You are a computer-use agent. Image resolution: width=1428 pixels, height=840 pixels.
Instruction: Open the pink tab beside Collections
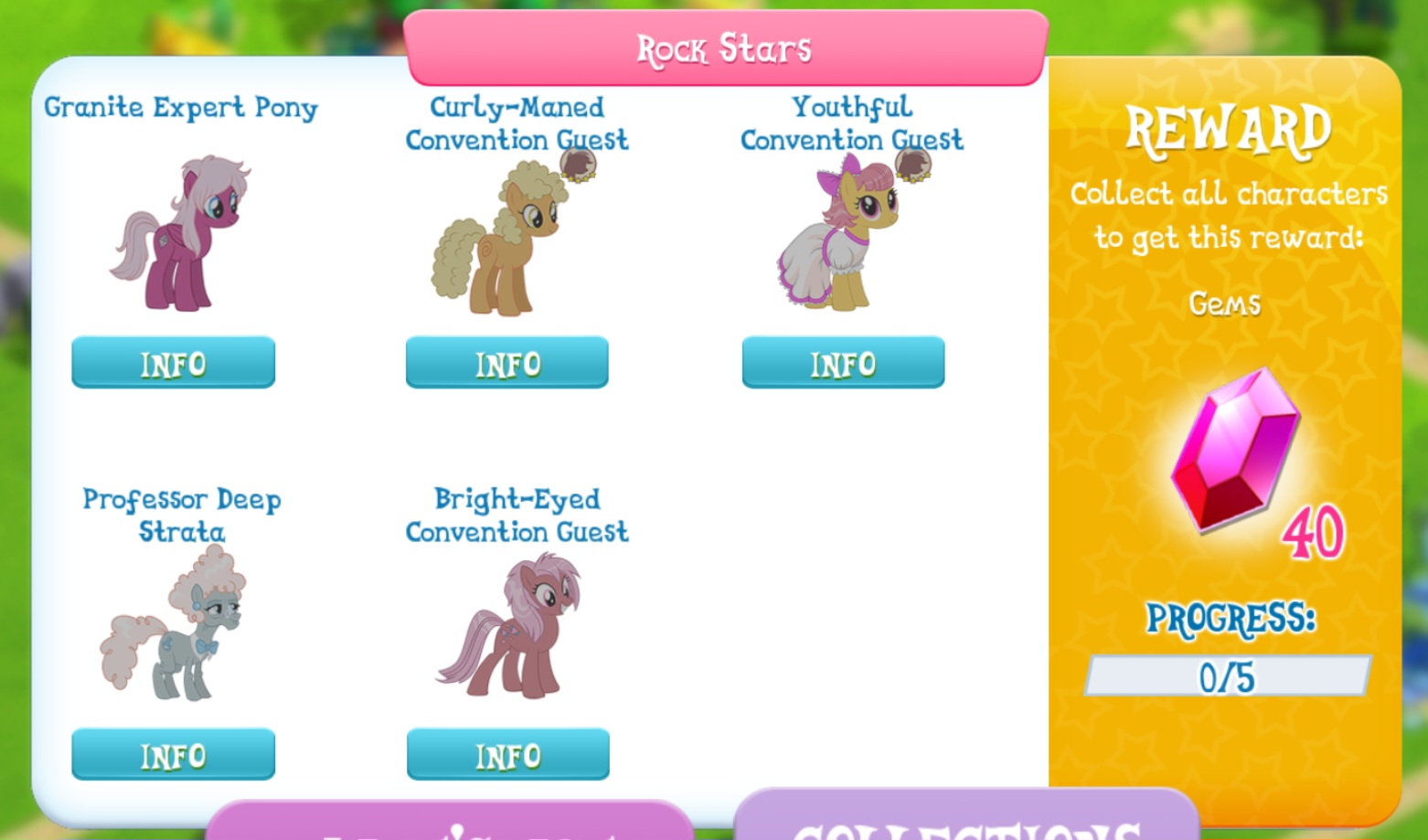[x=450, y=823]
